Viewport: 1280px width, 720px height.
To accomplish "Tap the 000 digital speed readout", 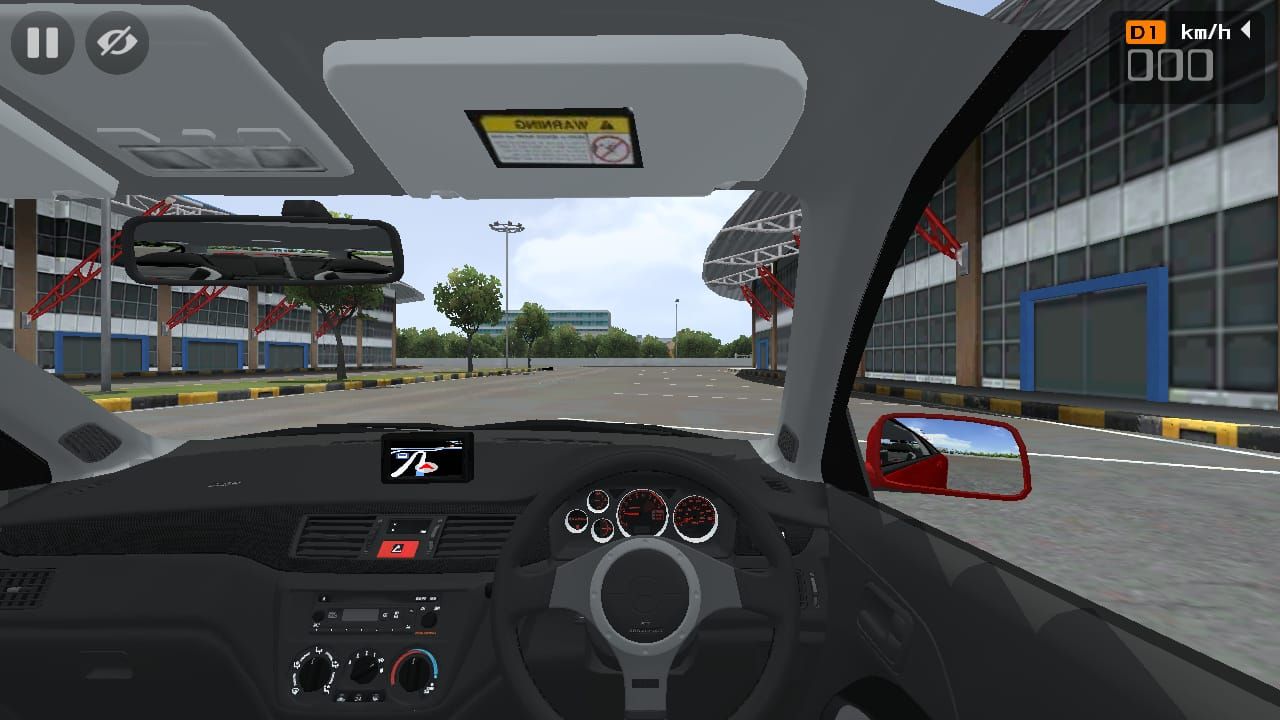I will tap(1172, 67).
